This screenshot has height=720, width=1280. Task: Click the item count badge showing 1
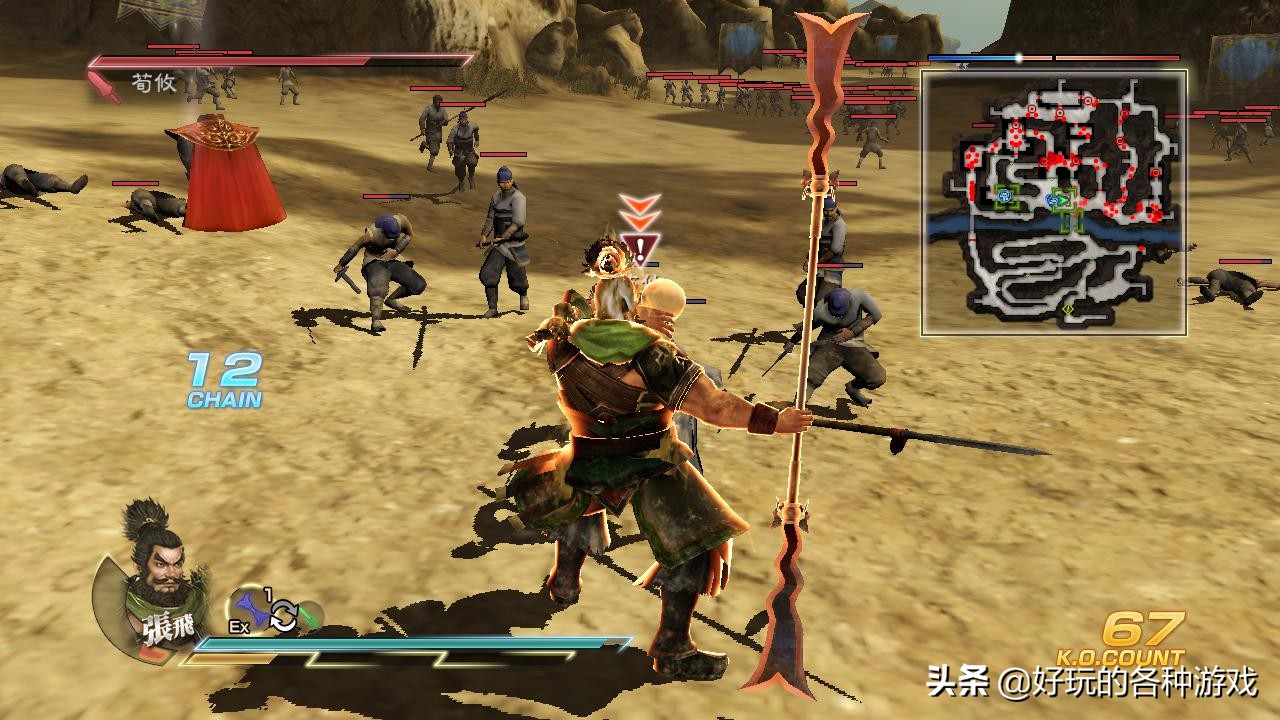click(x=268, y=593)
